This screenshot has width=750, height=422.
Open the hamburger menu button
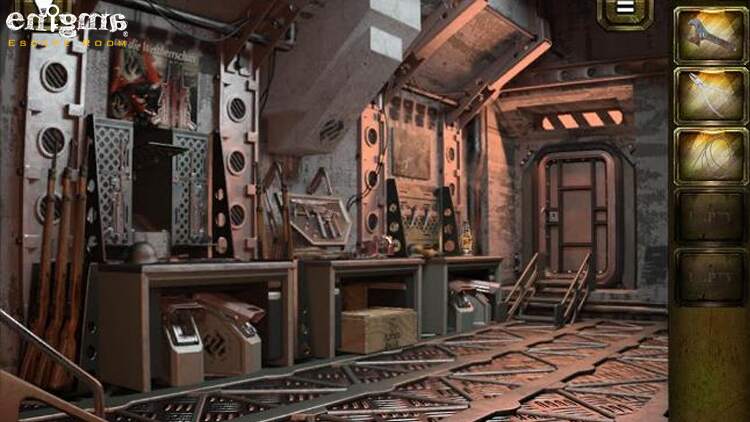(x=625, y=10)
